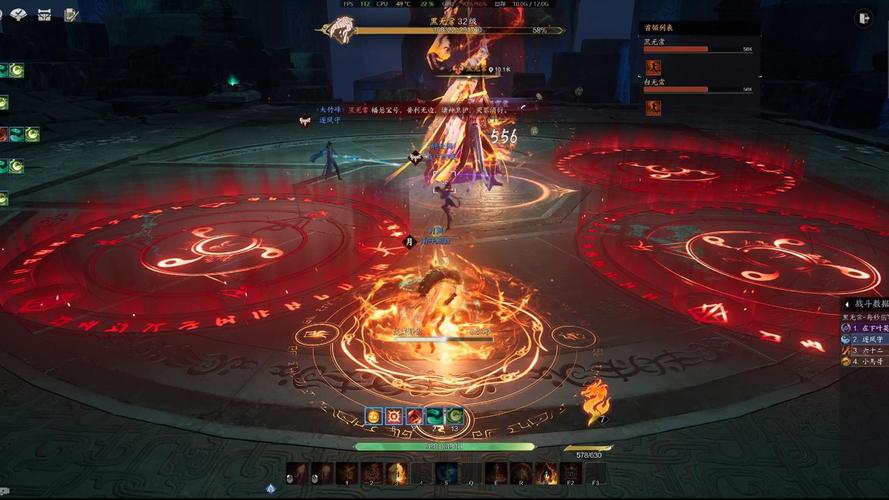Click the golden sun buff icon
This screenshot has height=500, width=889.
click(x=374, y=415)
